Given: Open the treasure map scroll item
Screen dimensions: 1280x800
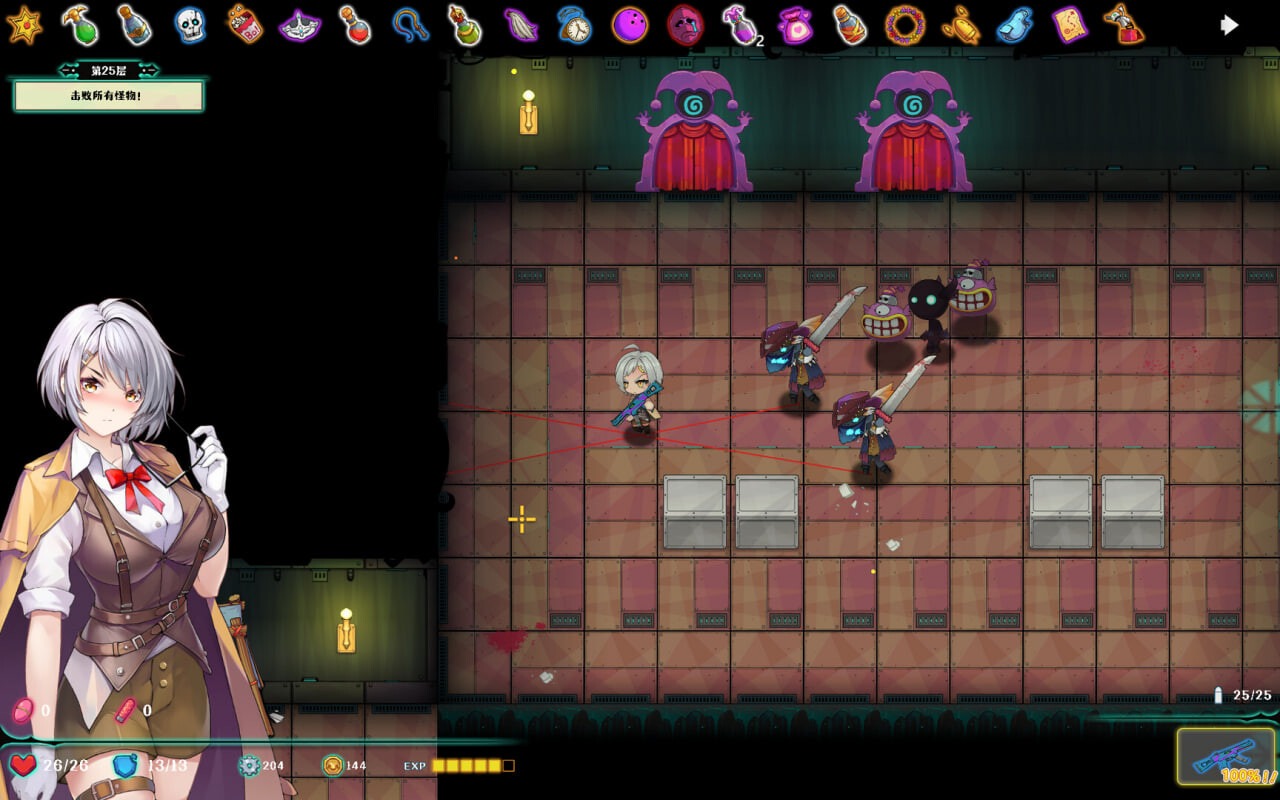Looking at the screenshot, I should pyautogui.click(x=1069, y=25).
